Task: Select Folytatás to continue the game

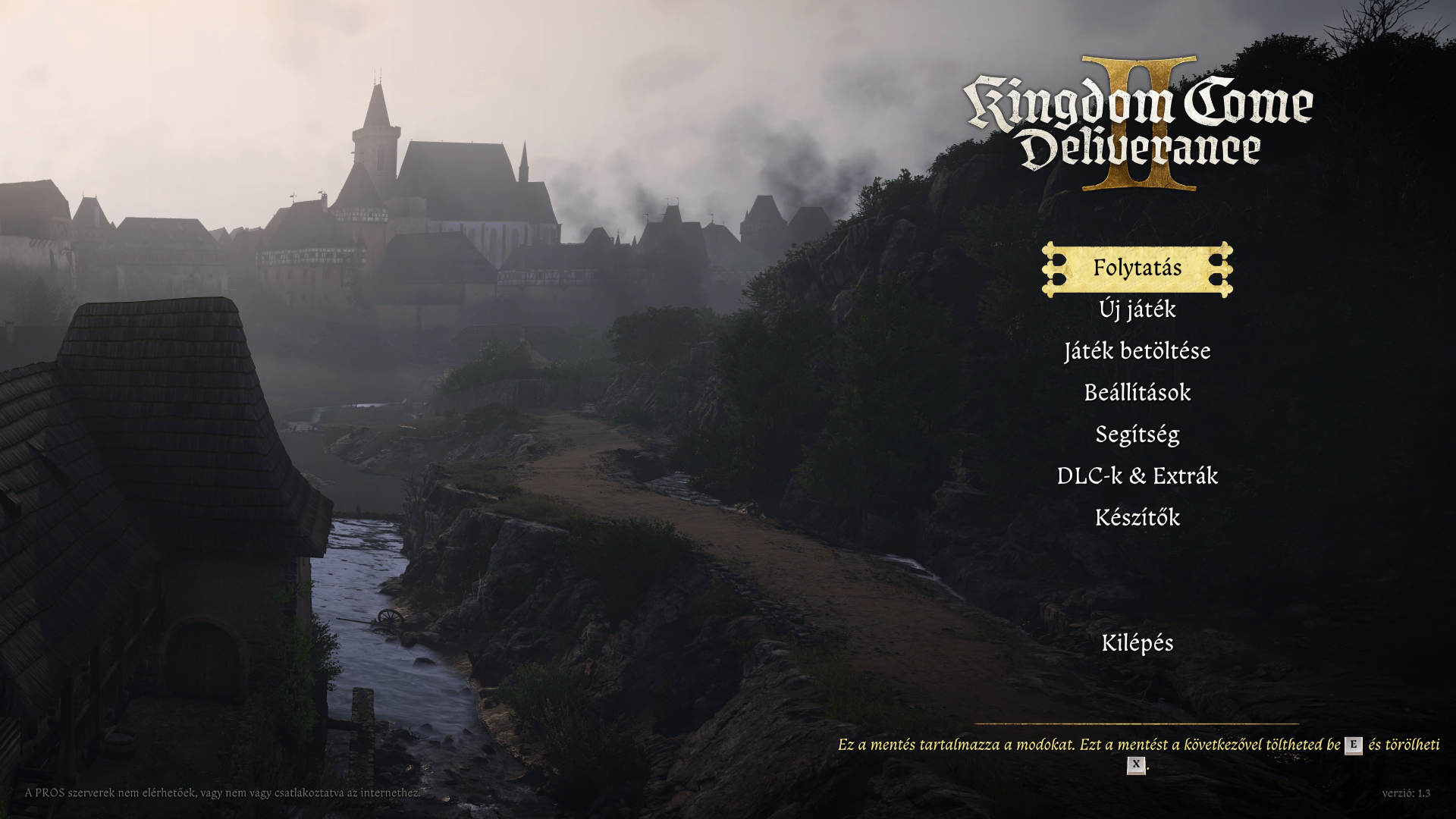Action: [1137, 268]
